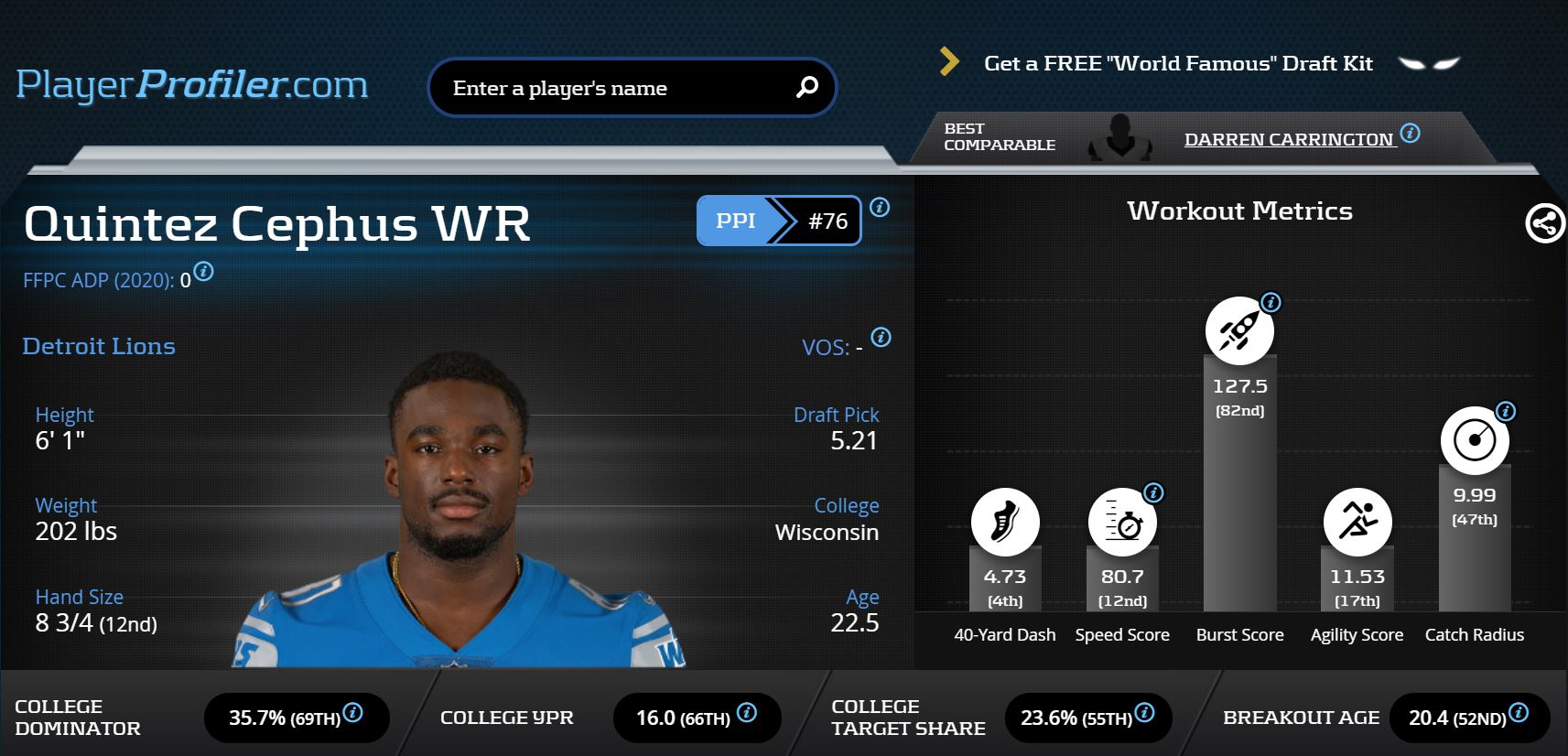Image resolution: width=1568 pixels, height=756 pixels.
Task: Open the Speed Score info icon
Action: point(1153,492)
